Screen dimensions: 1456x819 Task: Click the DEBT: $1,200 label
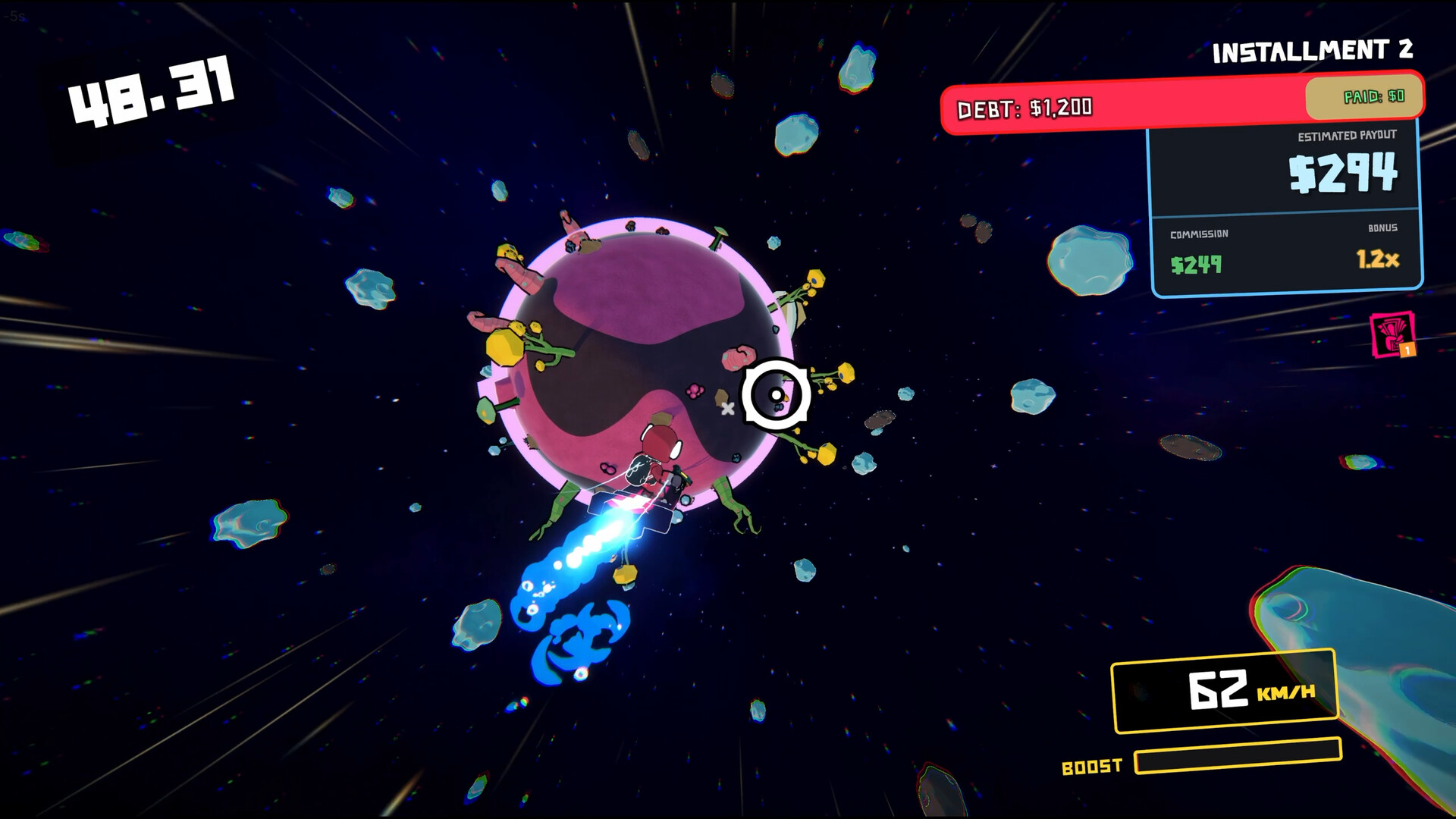1025,107
